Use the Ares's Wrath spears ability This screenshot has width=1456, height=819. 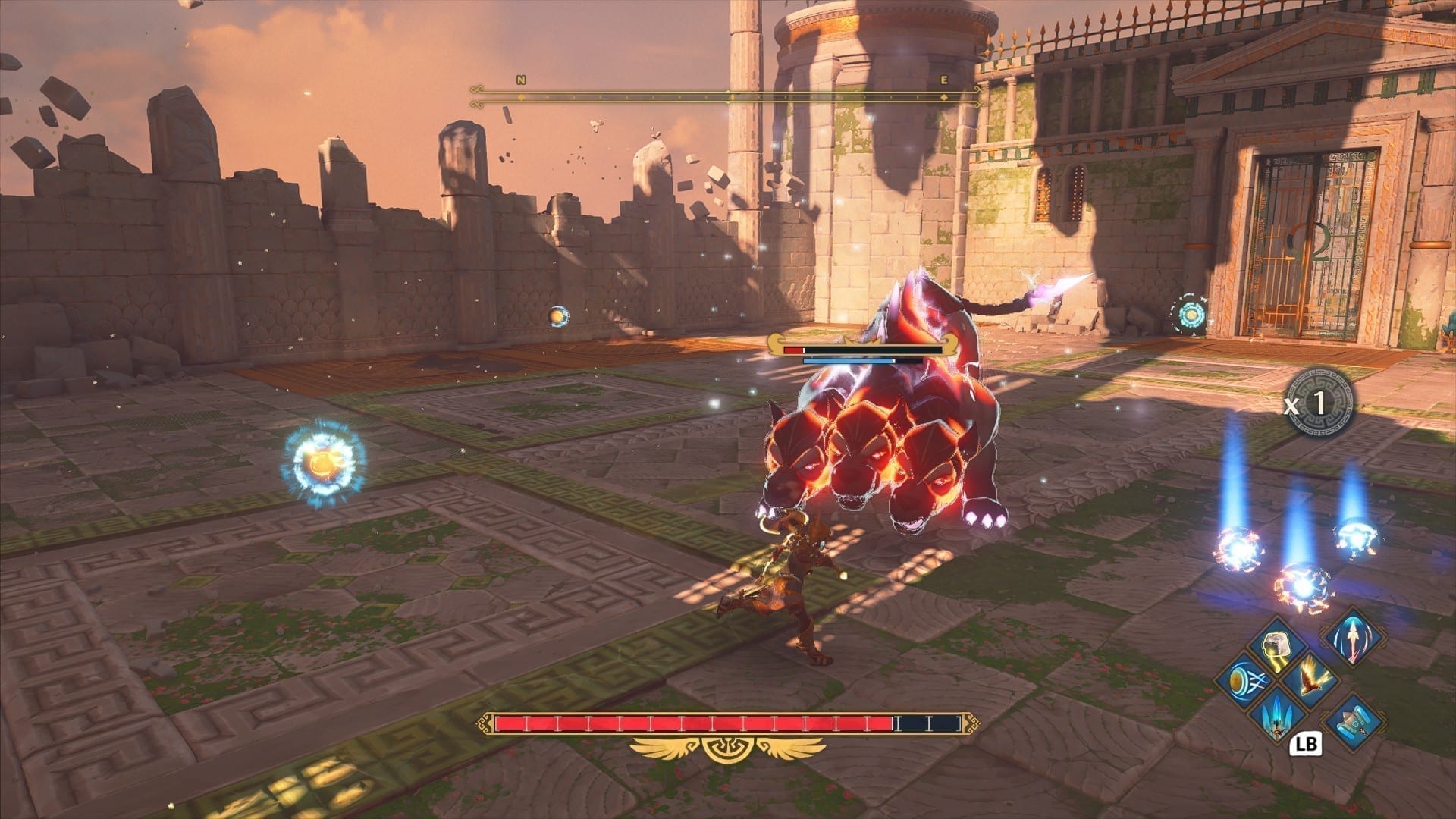(x=1279, y=714)
